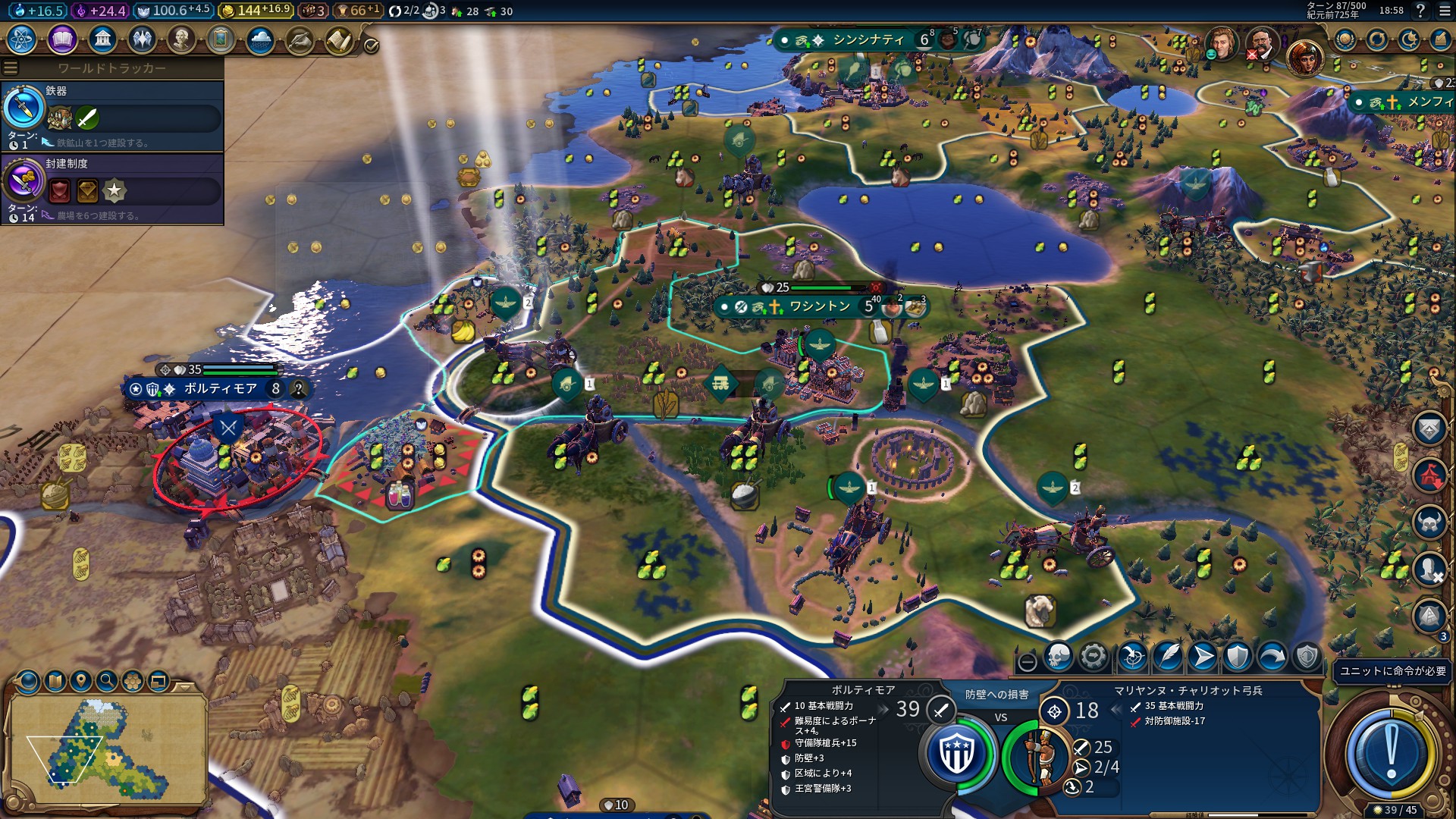Open the civics tree book icon
1456x819 pixels.
tap(62, 39)
